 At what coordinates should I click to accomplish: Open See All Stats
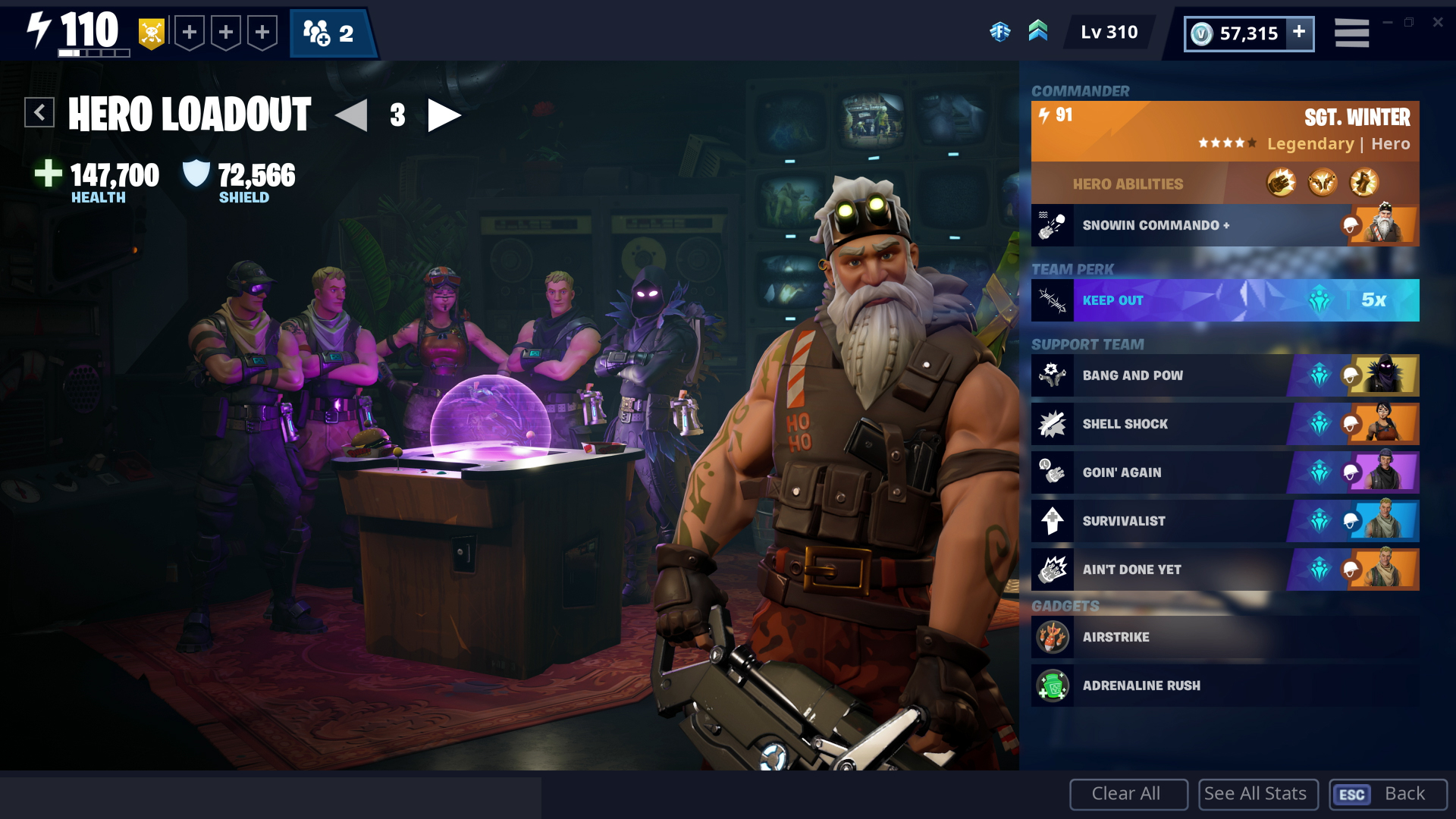click(1257, 794)
